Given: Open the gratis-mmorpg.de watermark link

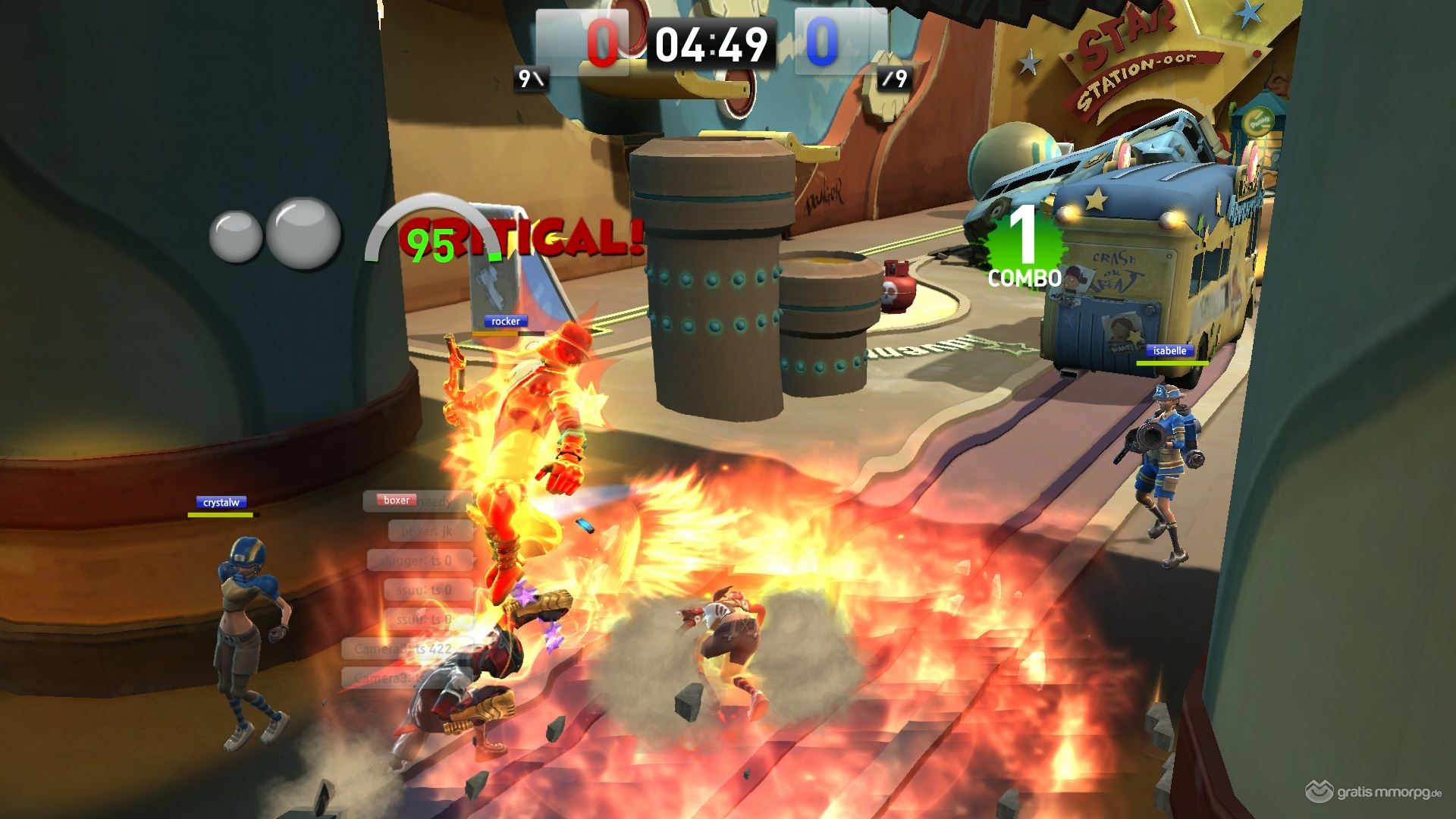Looking at the screenshot, I should [x=1373, y=793].
